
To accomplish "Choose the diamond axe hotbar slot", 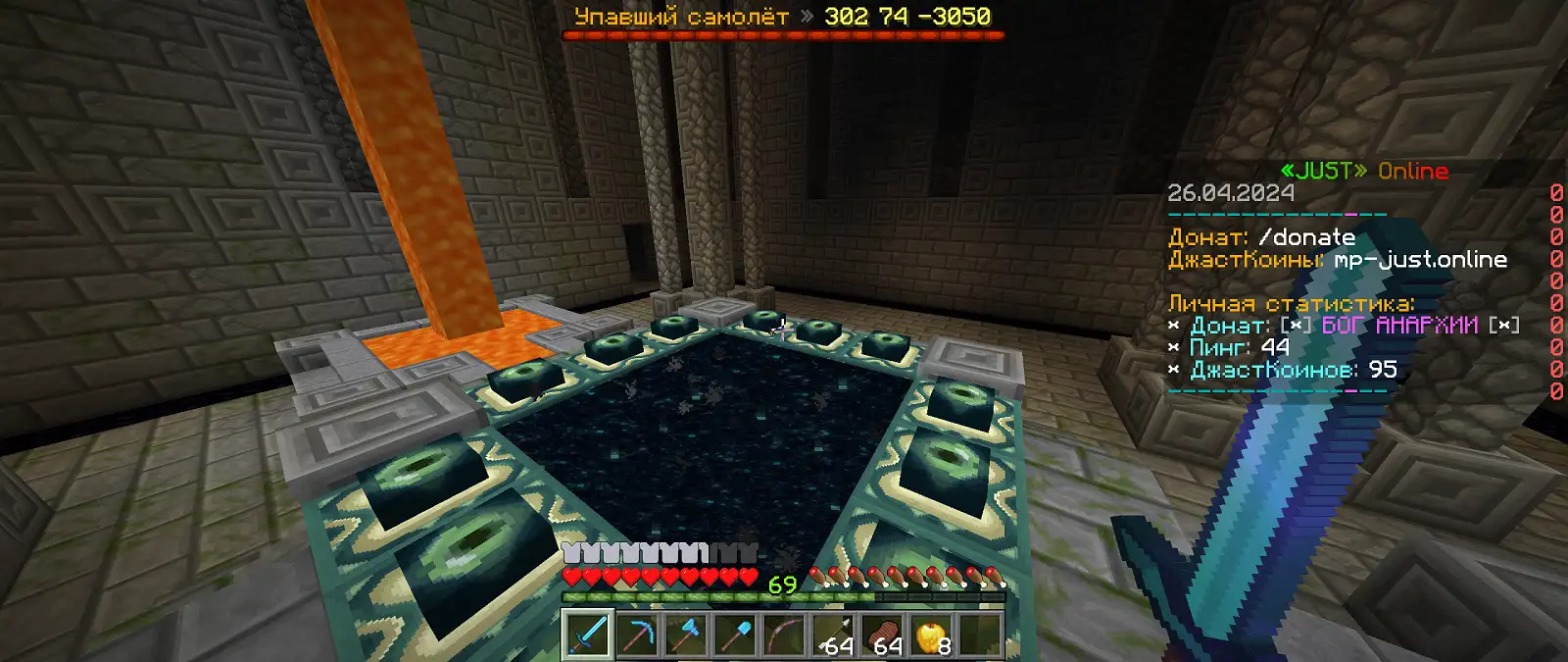I will click(686, 634).
